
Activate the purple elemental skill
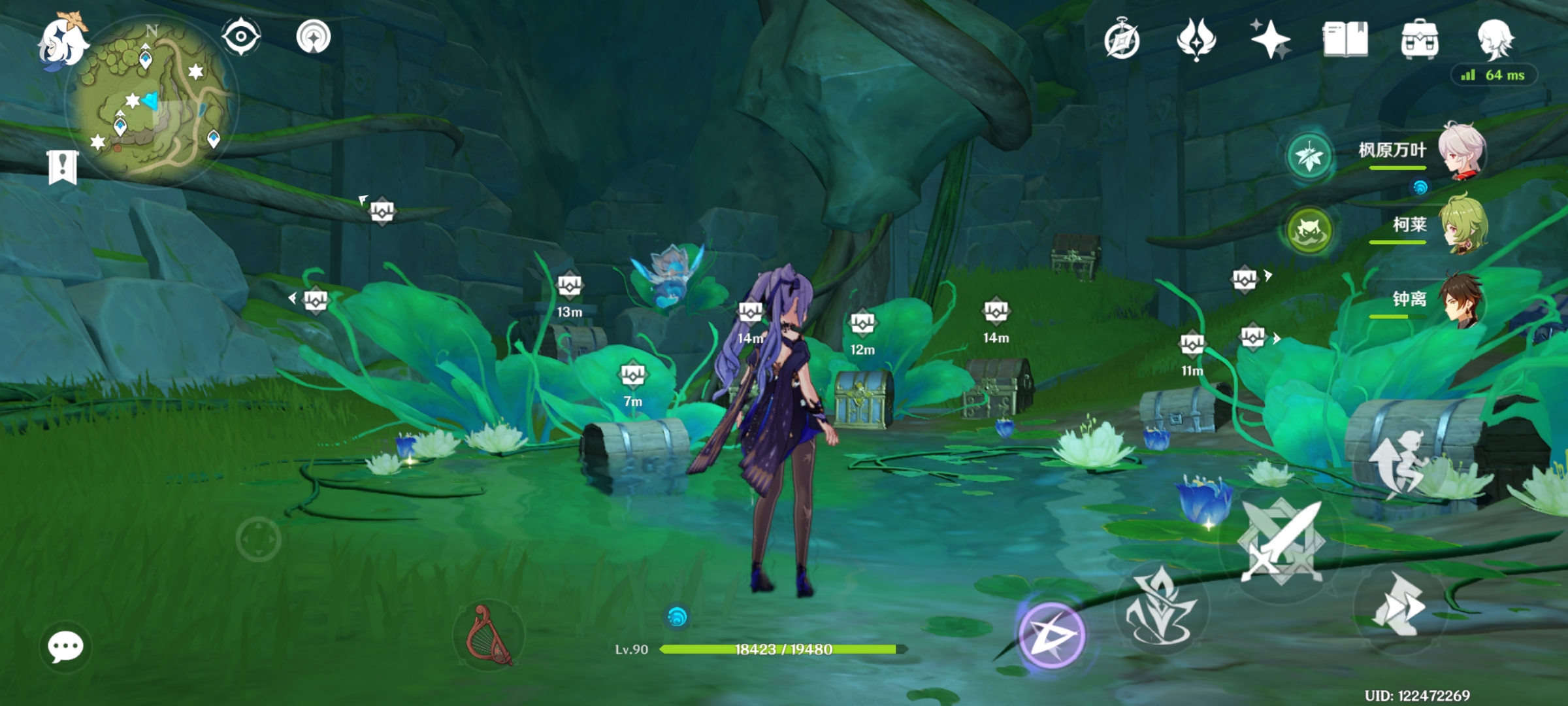tap(1051, 635)
